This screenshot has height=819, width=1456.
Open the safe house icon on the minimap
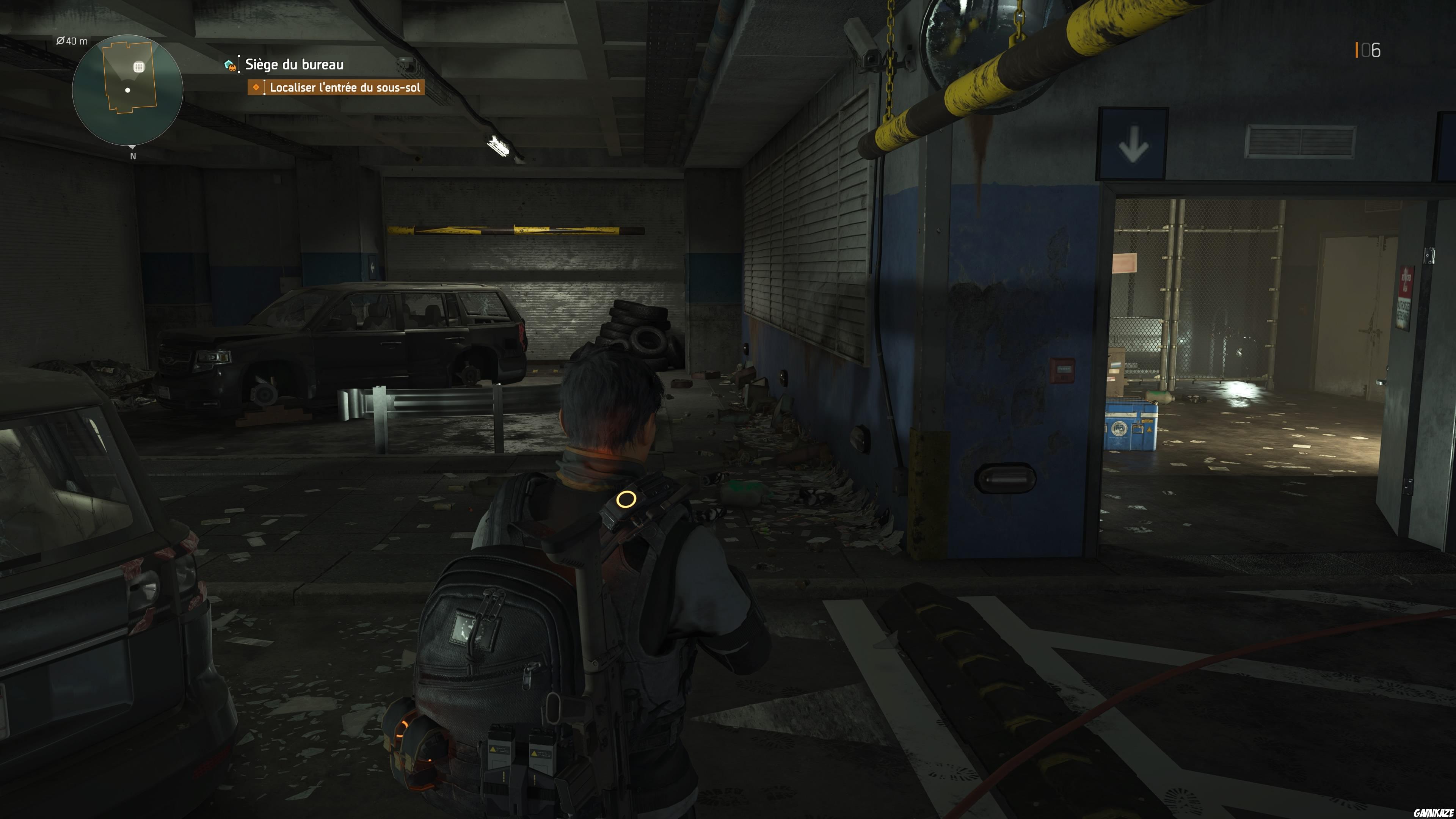(139, 67)
